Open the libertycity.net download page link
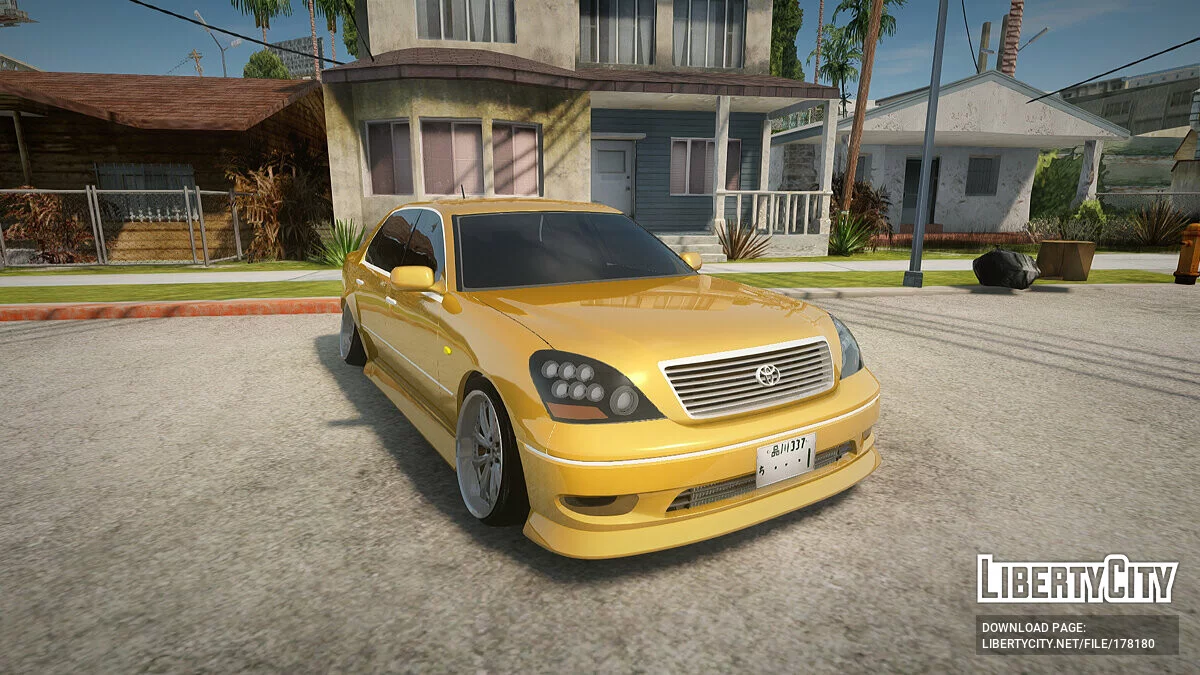 coord(1067,643)
